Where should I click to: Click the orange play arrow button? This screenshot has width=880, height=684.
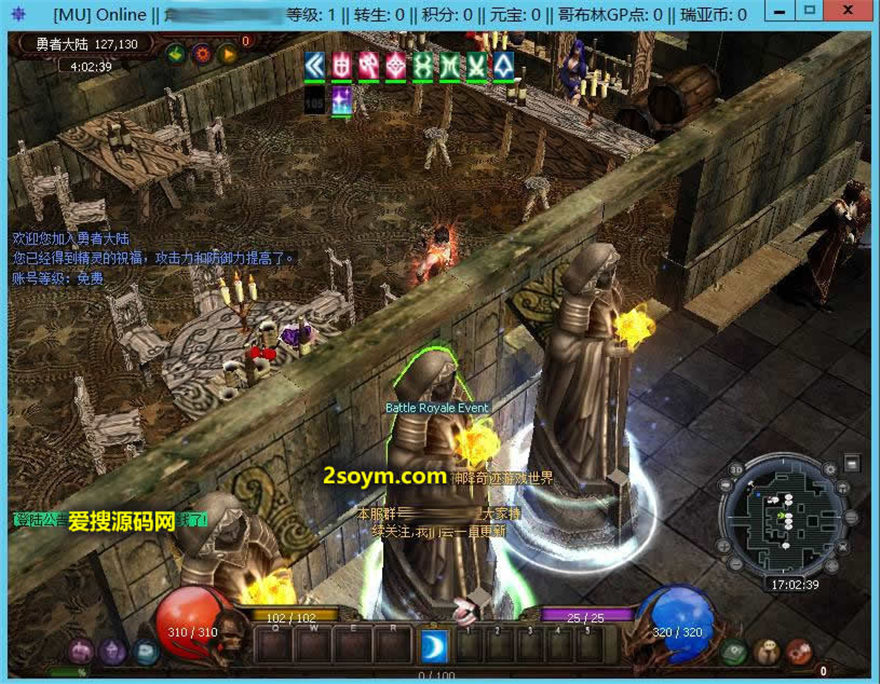click(227, 54)
